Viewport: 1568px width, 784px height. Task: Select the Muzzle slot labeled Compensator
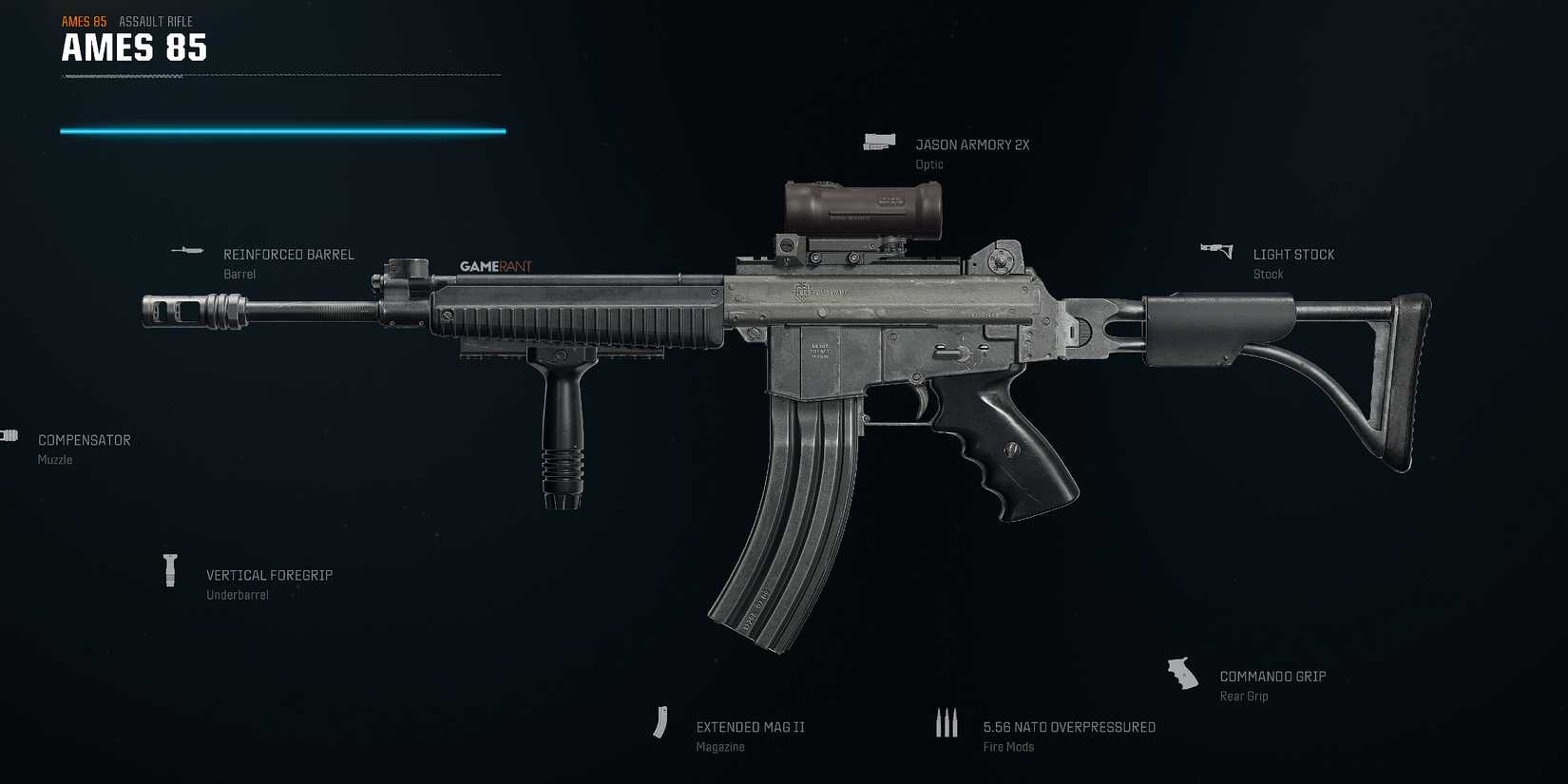pyautogui.click(x=85, y=440)
